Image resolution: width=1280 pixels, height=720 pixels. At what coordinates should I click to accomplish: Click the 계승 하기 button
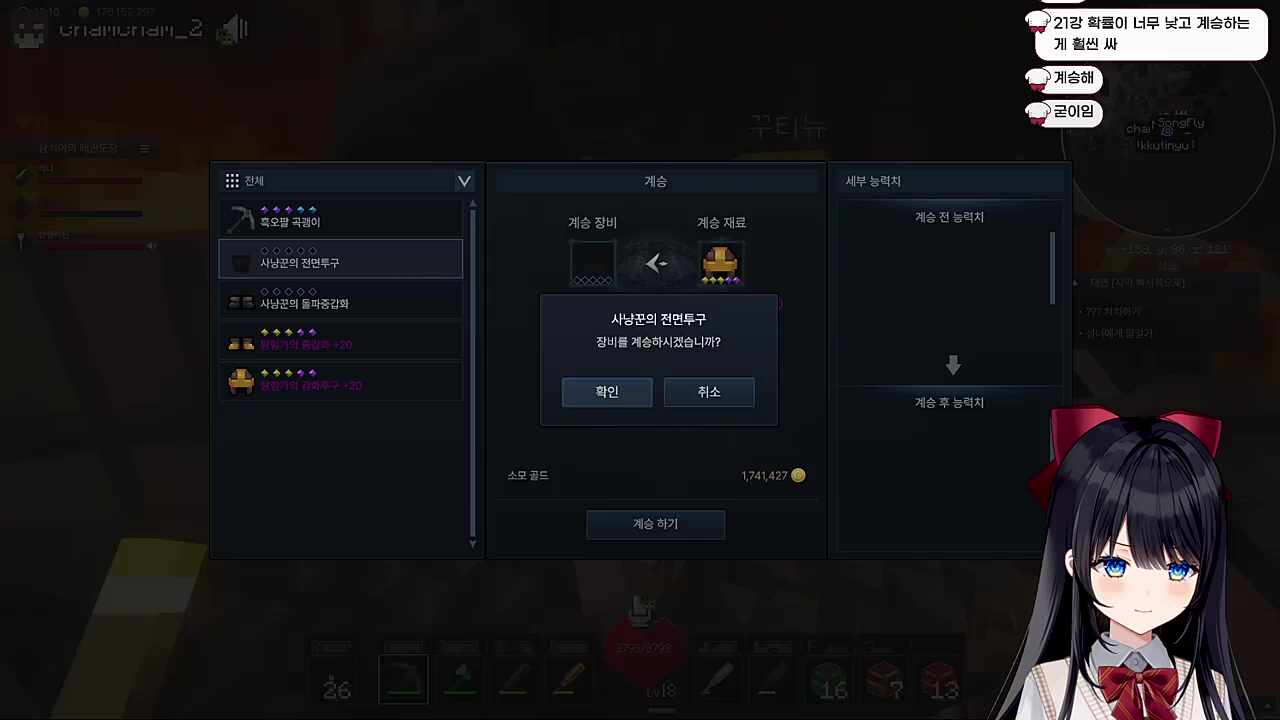(x=655, y=523)
